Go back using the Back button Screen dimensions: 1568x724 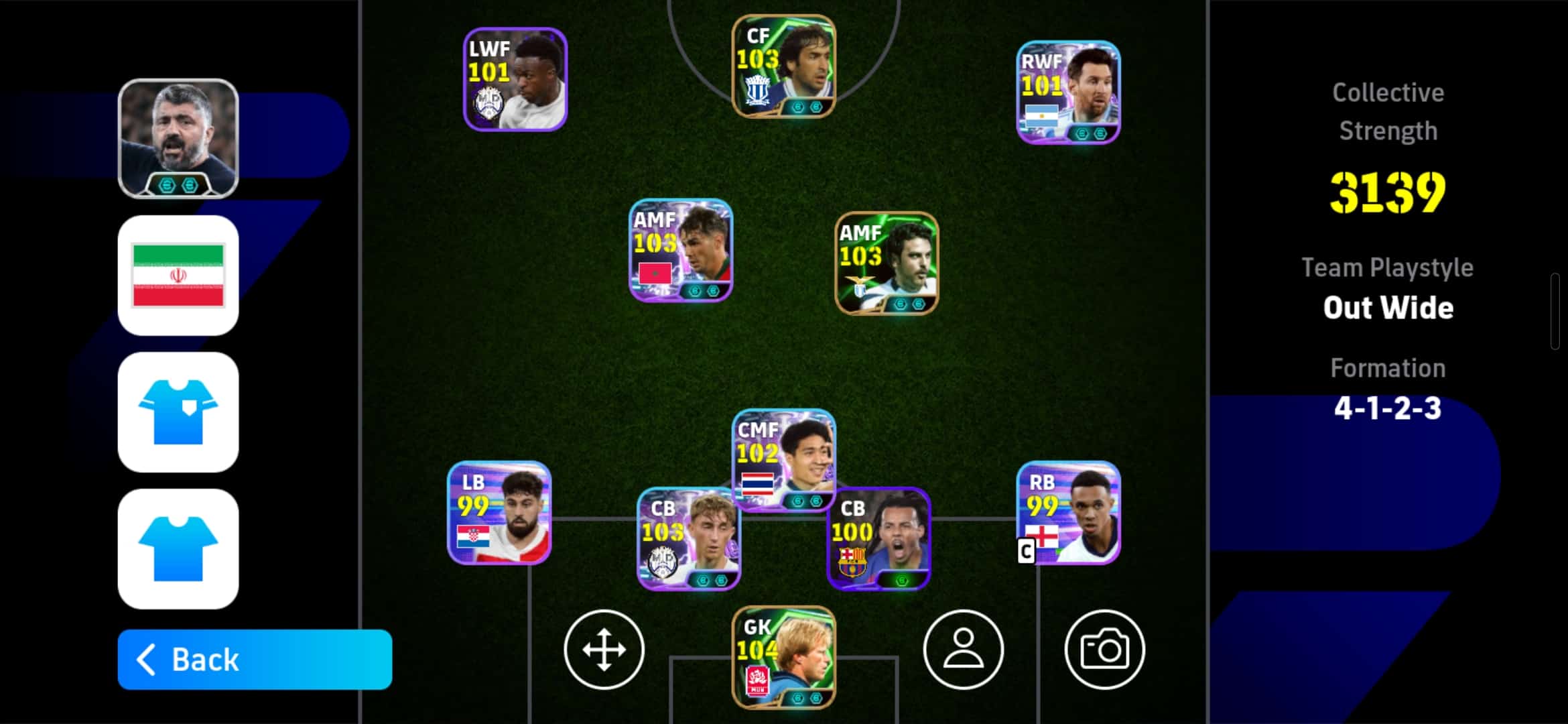pos(255,660)
